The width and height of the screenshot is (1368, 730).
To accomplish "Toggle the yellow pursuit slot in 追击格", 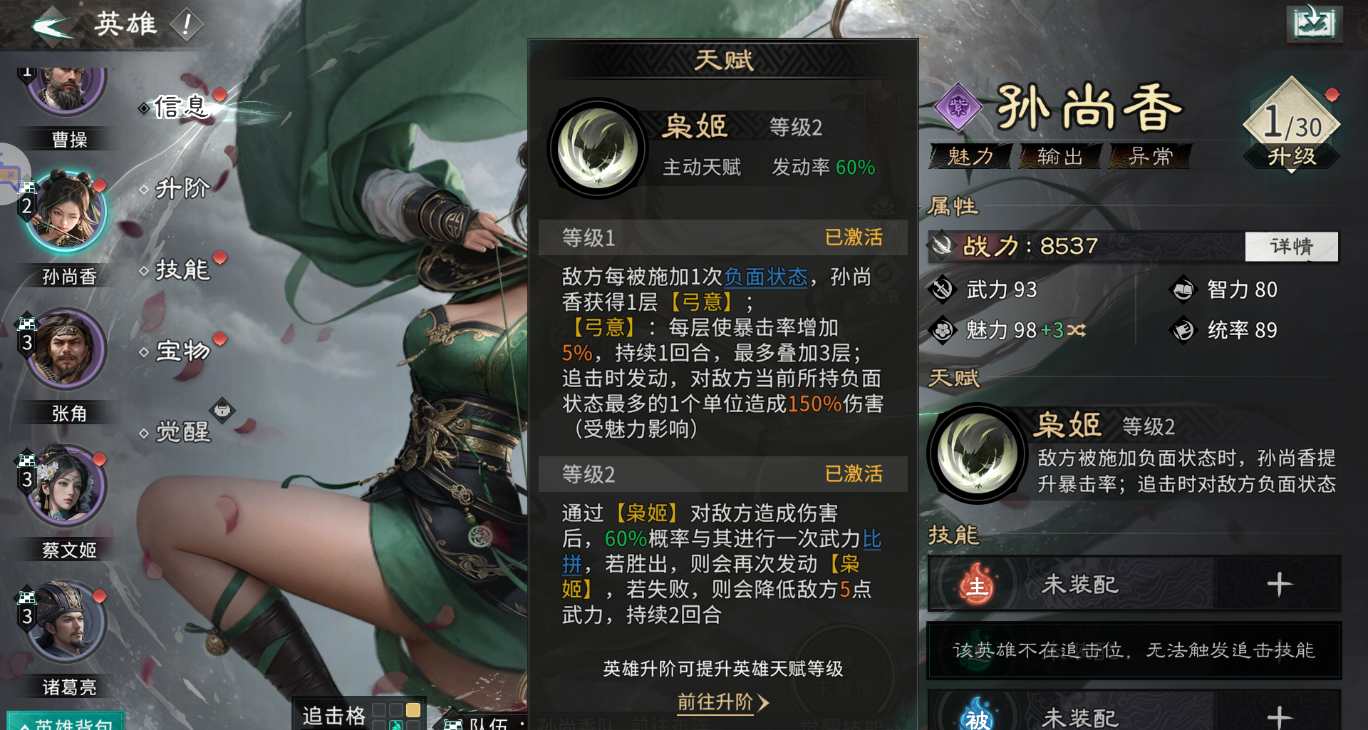I will [413, 709].
